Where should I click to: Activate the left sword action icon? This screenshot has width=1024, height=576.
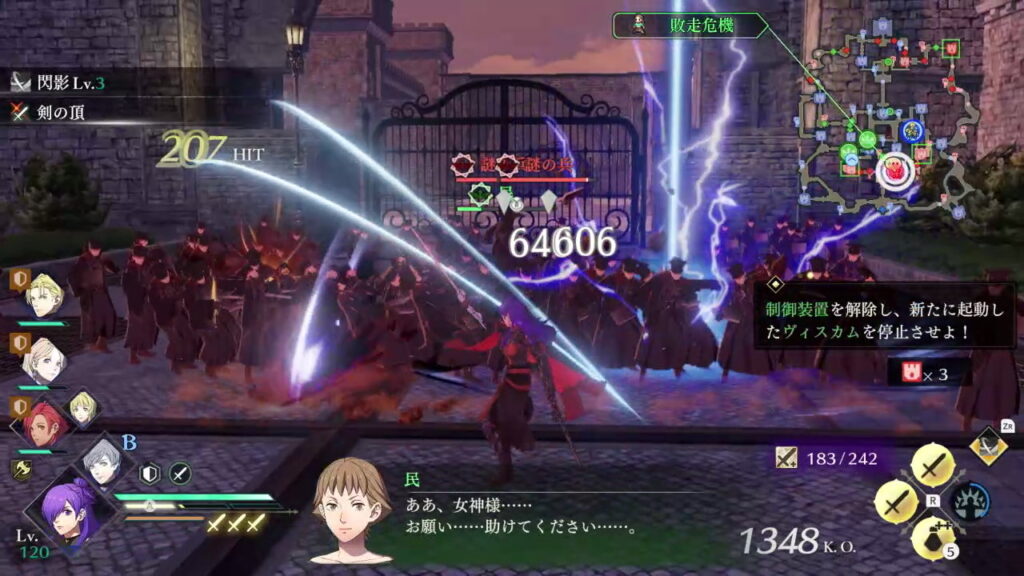[x=895, y=501]
